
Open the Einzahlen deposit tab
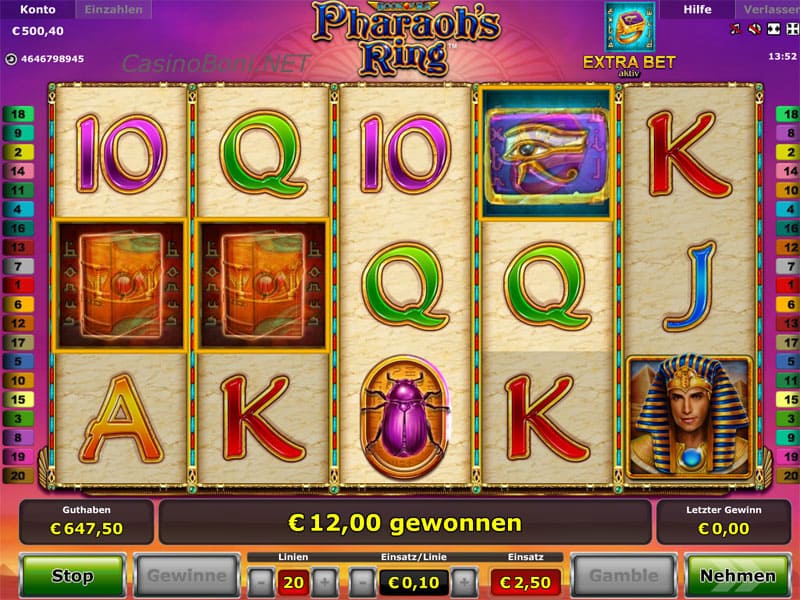114,10
